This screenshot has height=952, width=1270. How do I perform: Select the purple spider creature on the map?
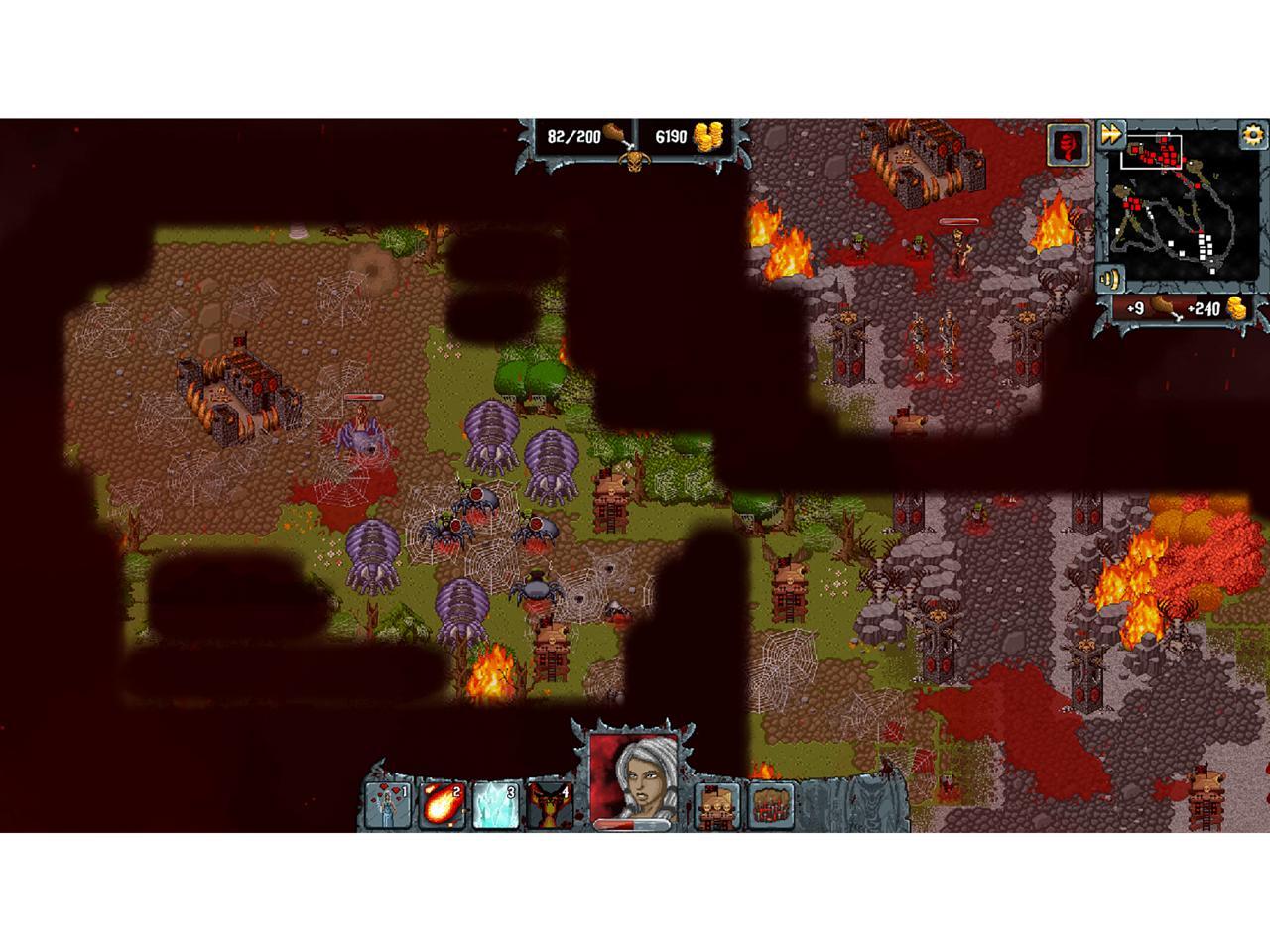491,431
